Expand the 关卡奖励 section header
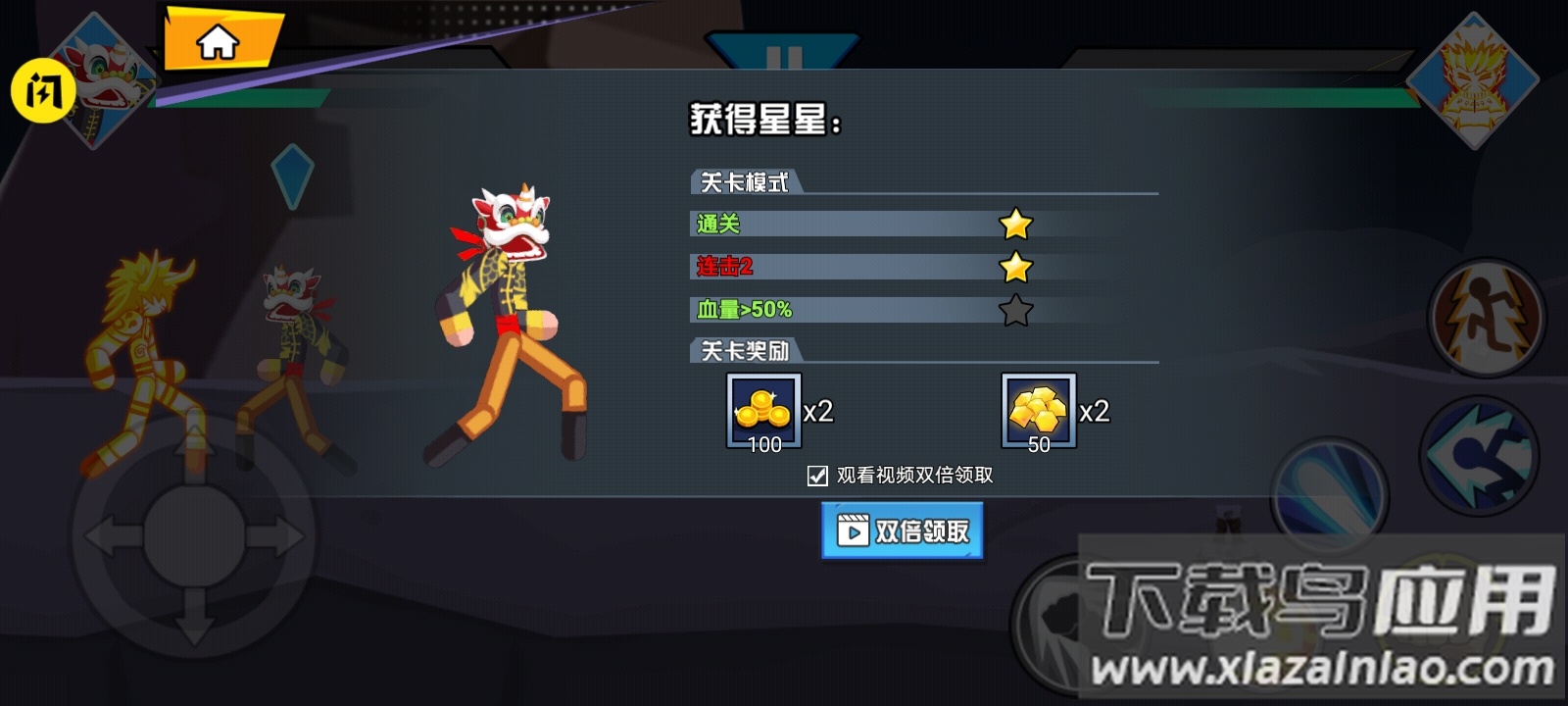The height and width of the screenshot is (706, 1568). (745, 349)
